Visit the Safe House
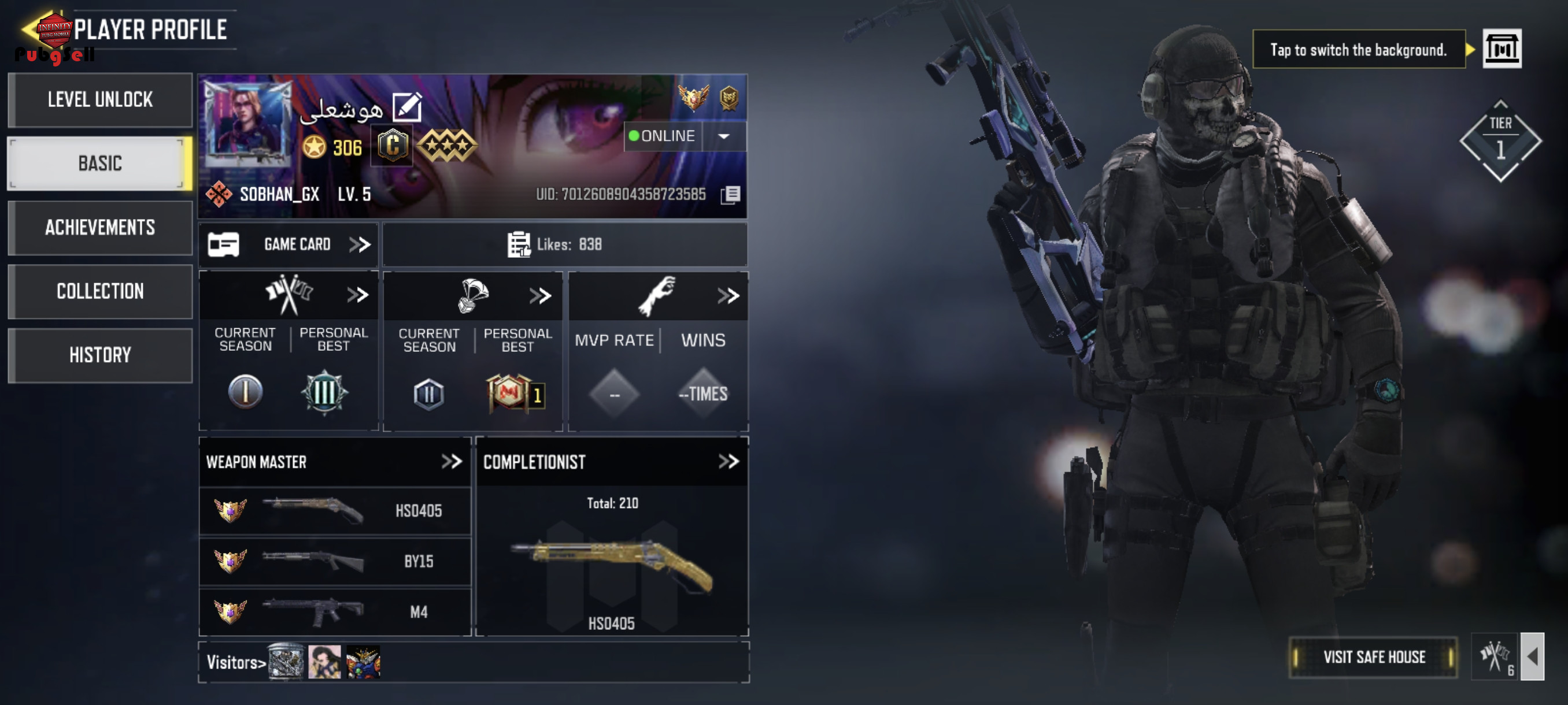The height and width of the screenshot is (705, 1568). coord(1373,657)
